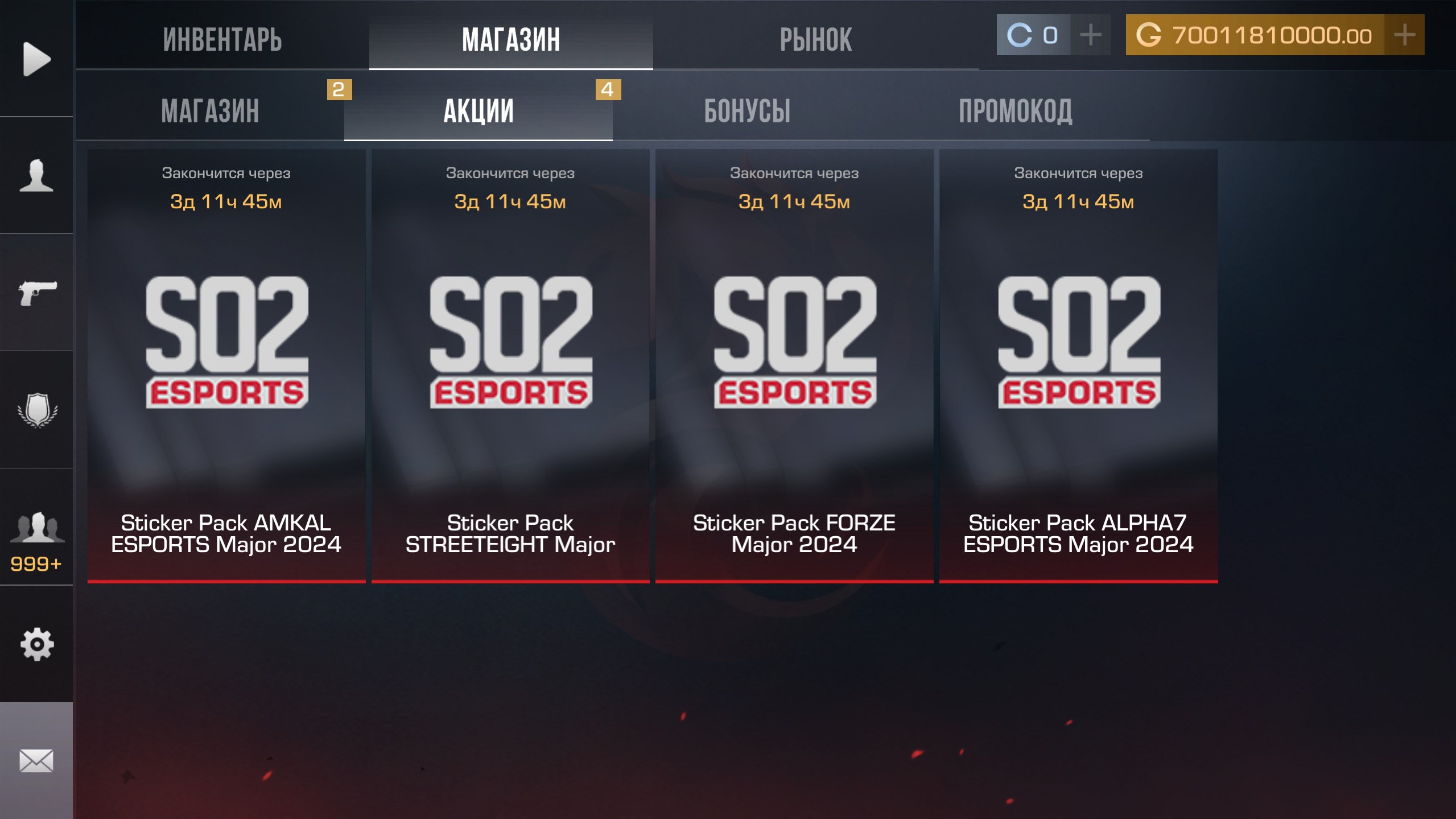Screen dimensions: 1456x819
Task: Open the player profile silhouette icon
Action: coord(36,175)
